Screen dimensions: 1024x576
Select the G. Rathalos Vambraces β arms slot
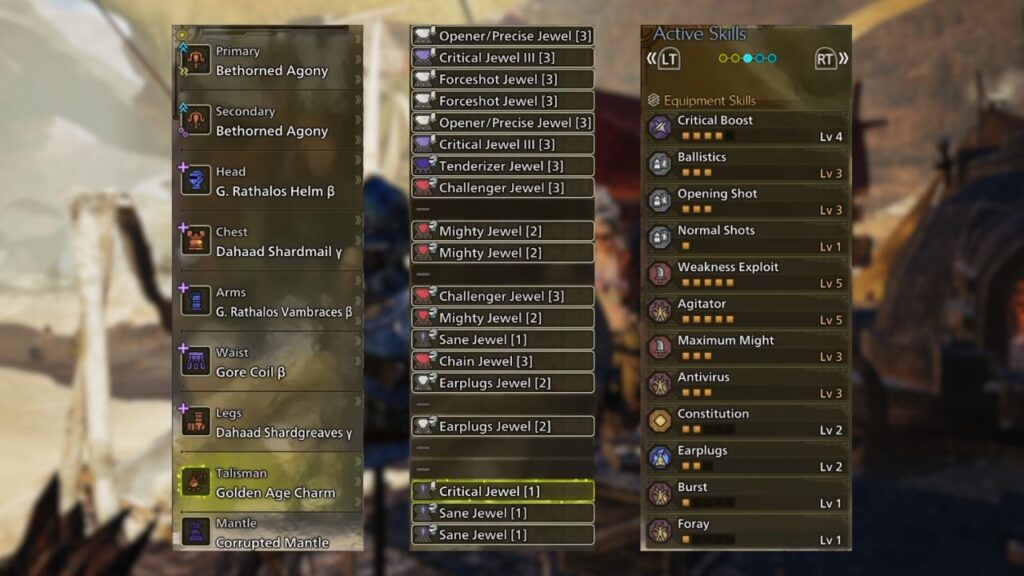click(268, 302)
